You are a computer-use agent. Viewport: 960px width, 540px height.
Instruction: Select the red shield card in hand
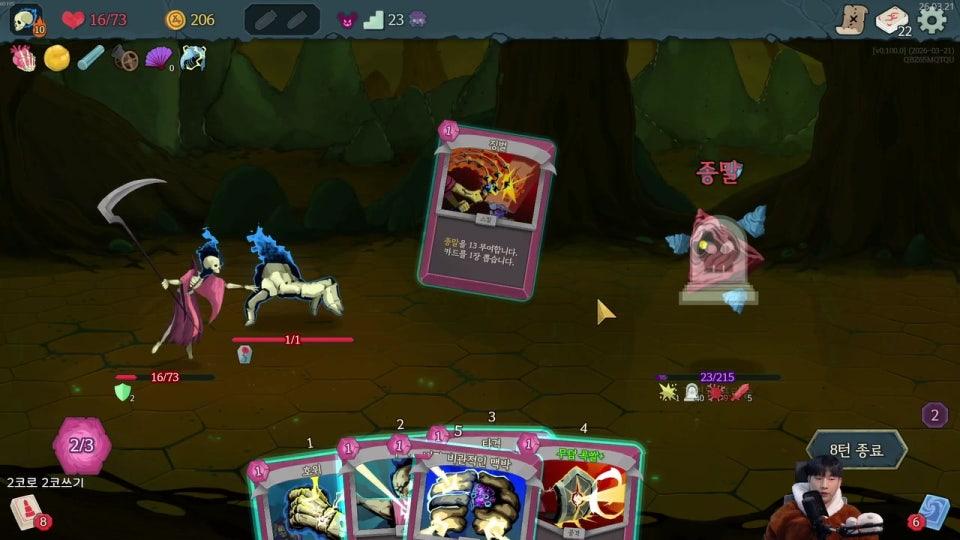pos(590,495)
